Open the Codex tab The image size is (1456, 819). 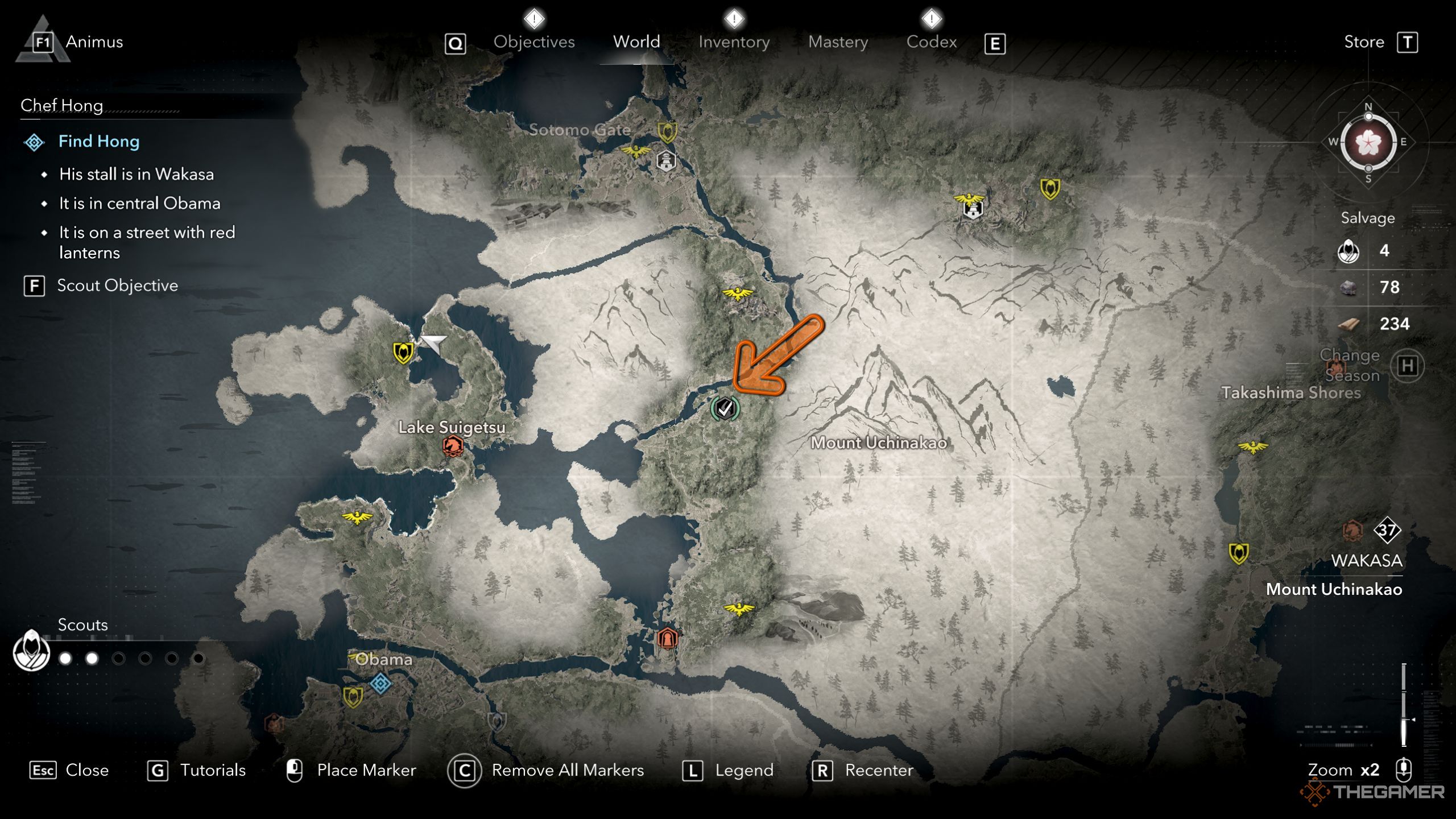[931, 42]
